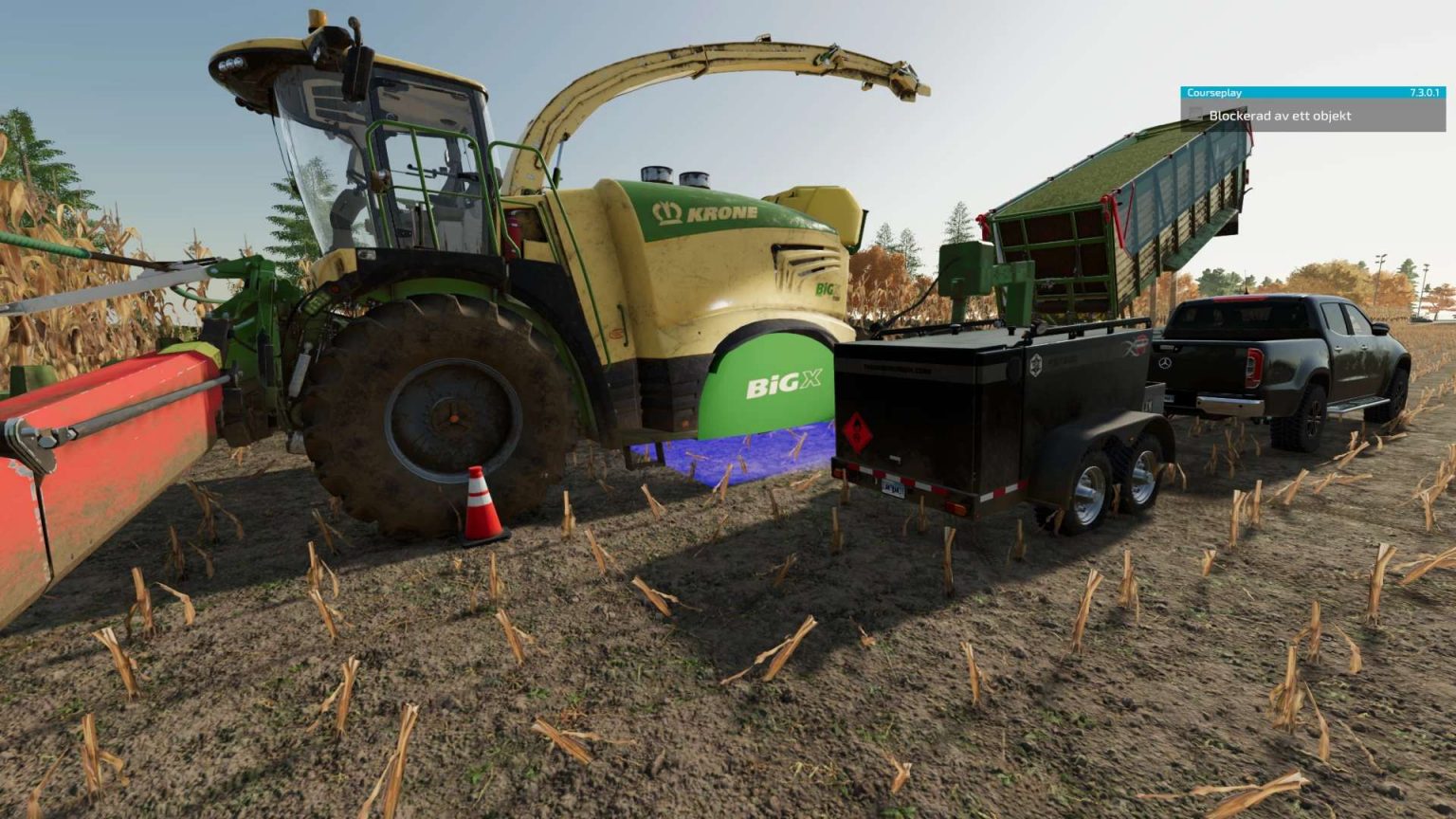The height and width of the screenshot is (819, 1456).
Task: Select the notification icon beside the Courseplay message
Action: coord(1193,113)
